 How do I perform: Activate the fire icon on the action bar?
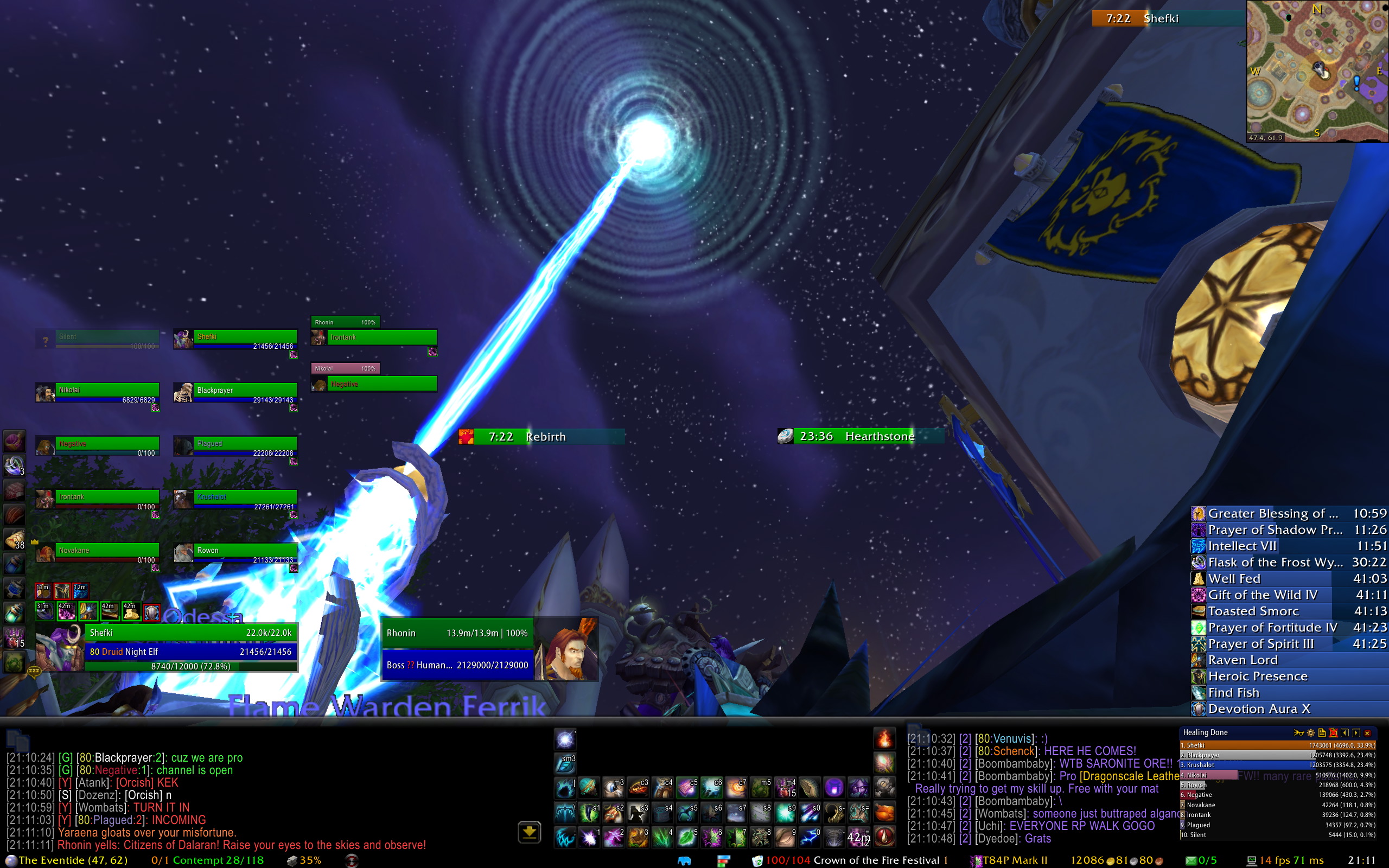click(884, 739)
